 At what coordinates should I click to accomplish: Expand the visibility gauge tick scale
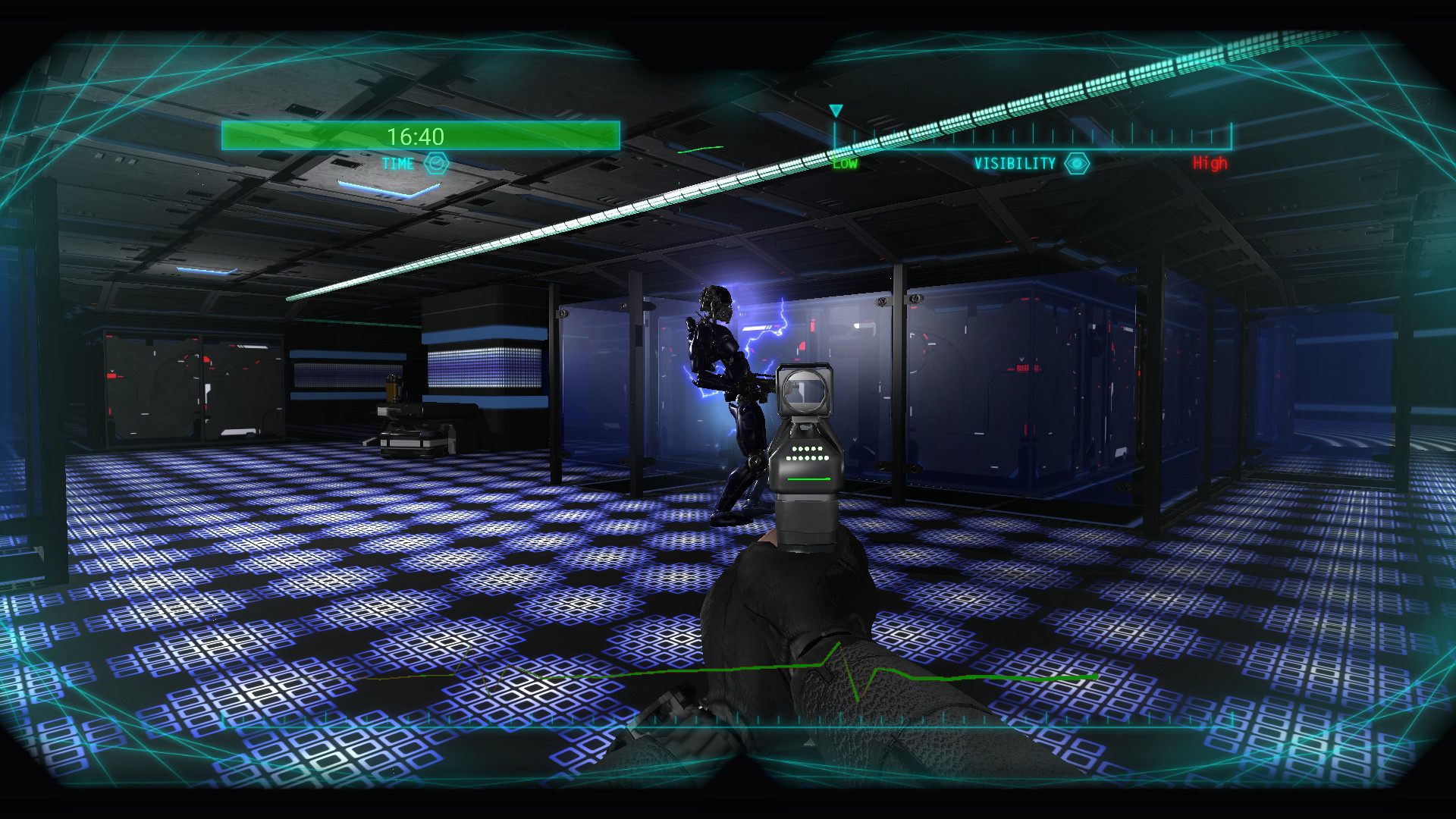point(1031,136)
